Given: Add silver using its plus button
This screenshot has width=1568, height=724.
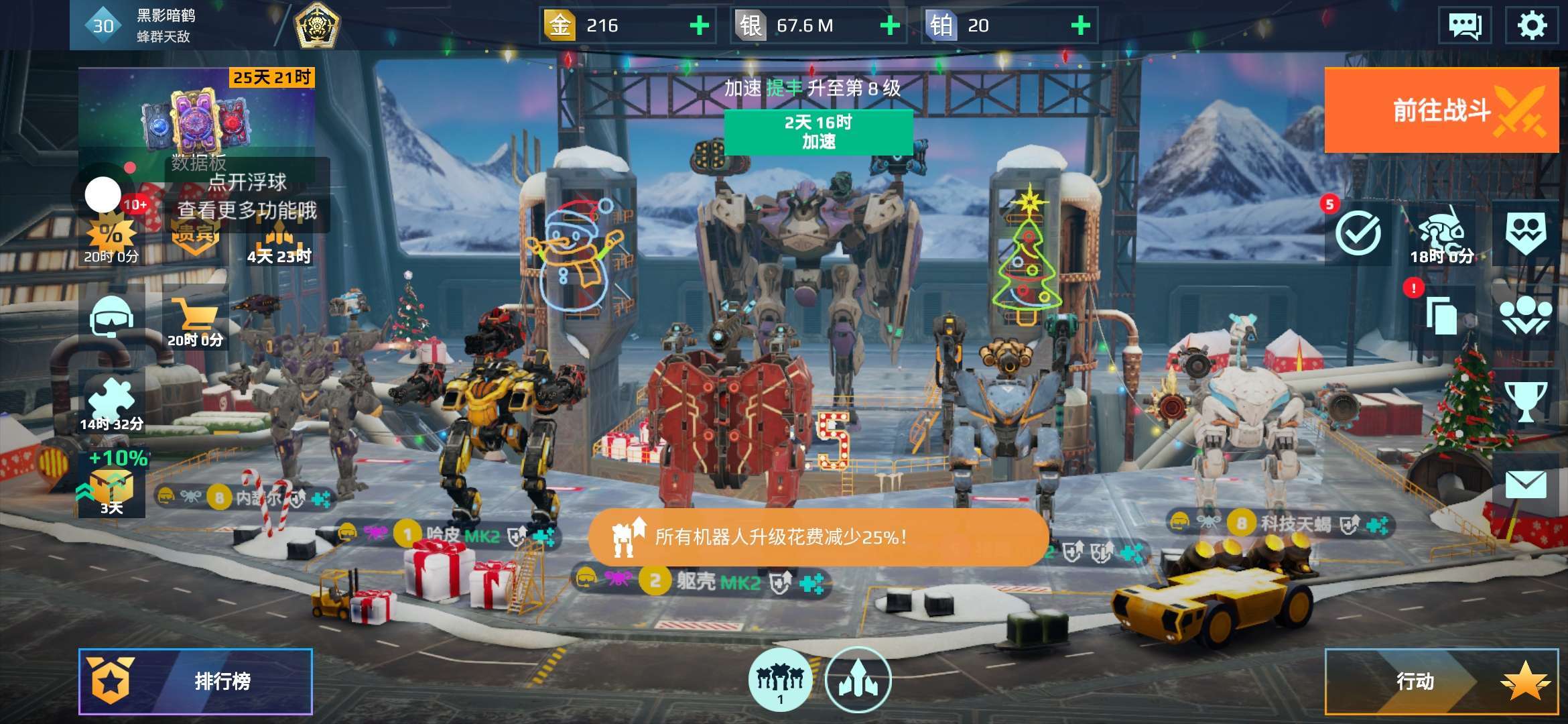Looking at the screenshot, I should click(x=890, y=25).
